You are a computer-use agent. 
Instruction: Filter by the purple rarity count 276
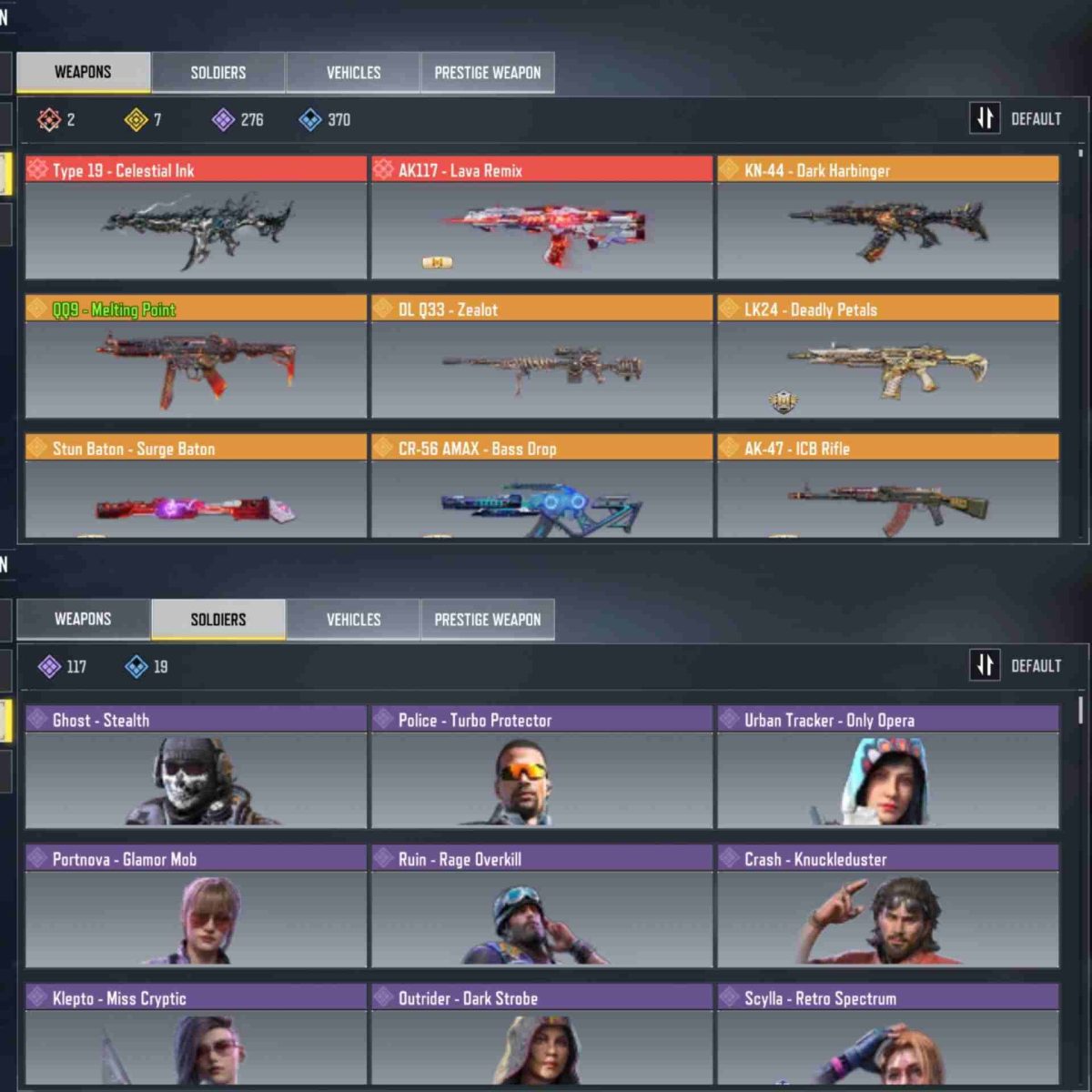coord(238,119)
